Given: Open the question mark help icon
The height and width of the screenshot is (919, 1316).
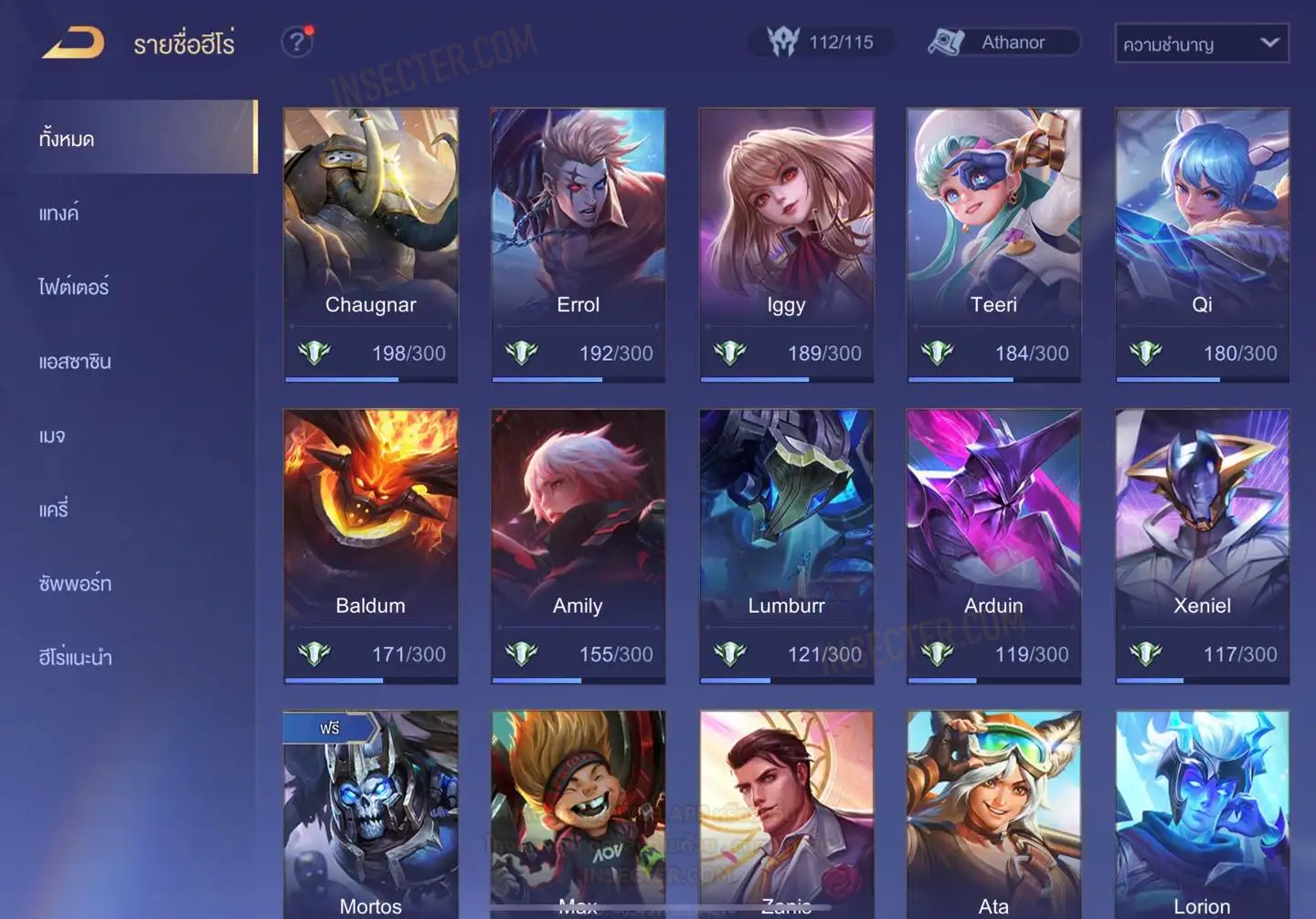Looking at the screenshot, I should pos(296,42).
